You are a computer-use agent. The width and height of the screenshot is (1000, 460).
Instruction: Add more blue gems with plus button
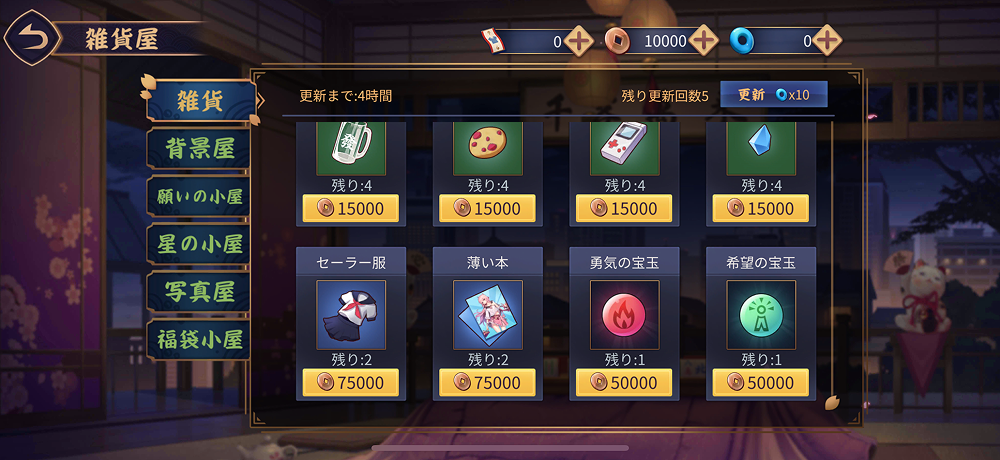pos(826,41)
